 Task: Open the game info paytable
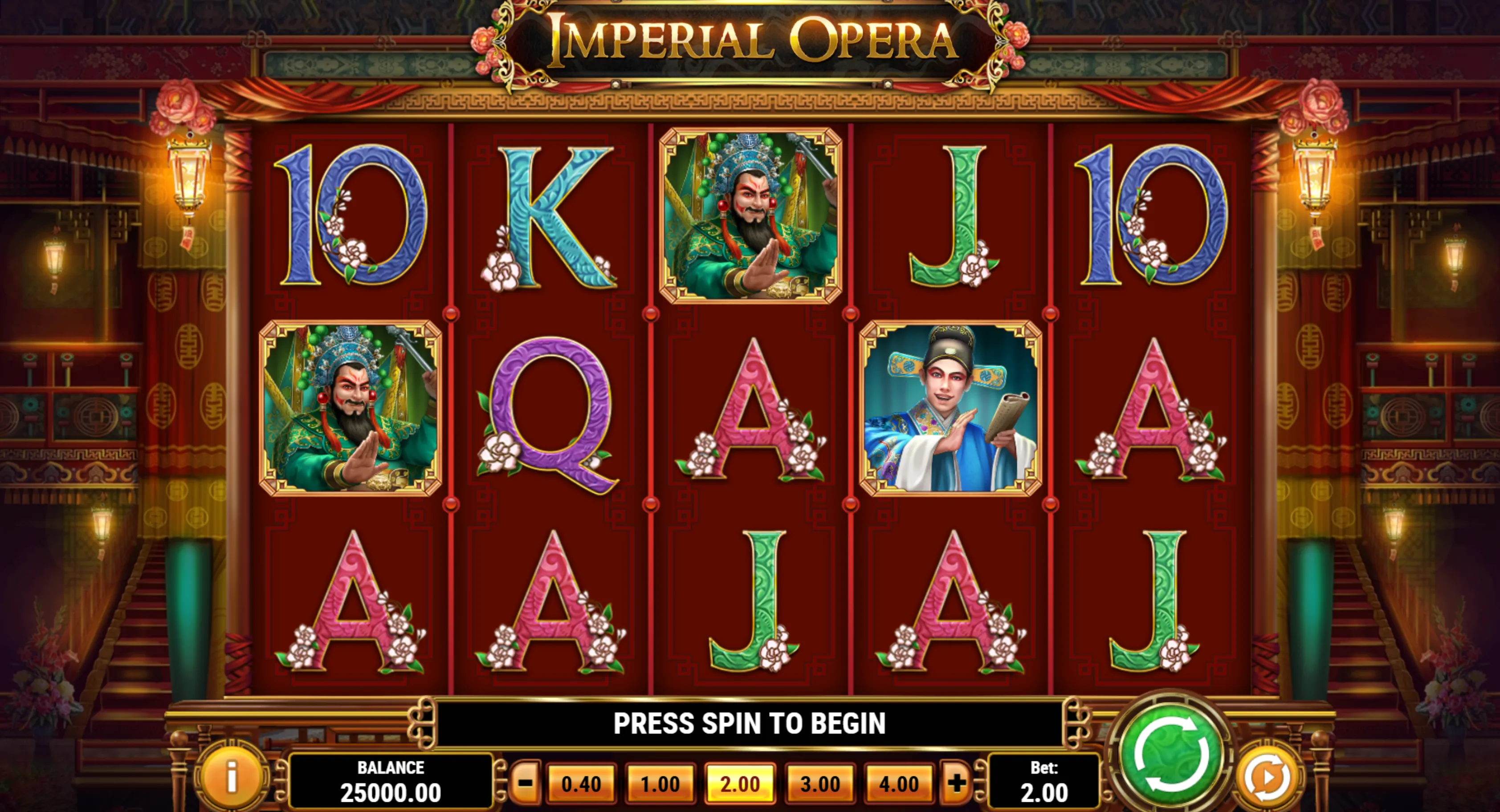pyautogui.click(x=232, y=776)
